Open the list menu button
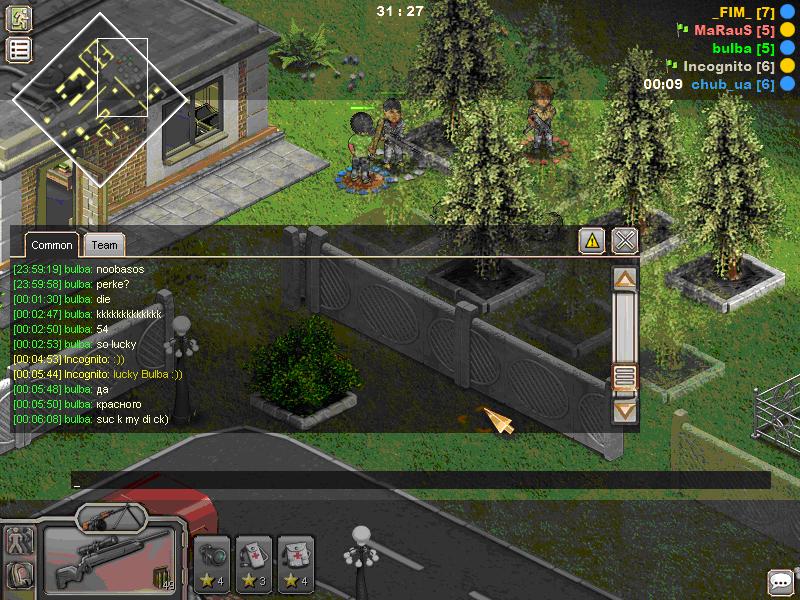This screenshot has height=600, width=800. pyautogui.click(x=19, y=50)
